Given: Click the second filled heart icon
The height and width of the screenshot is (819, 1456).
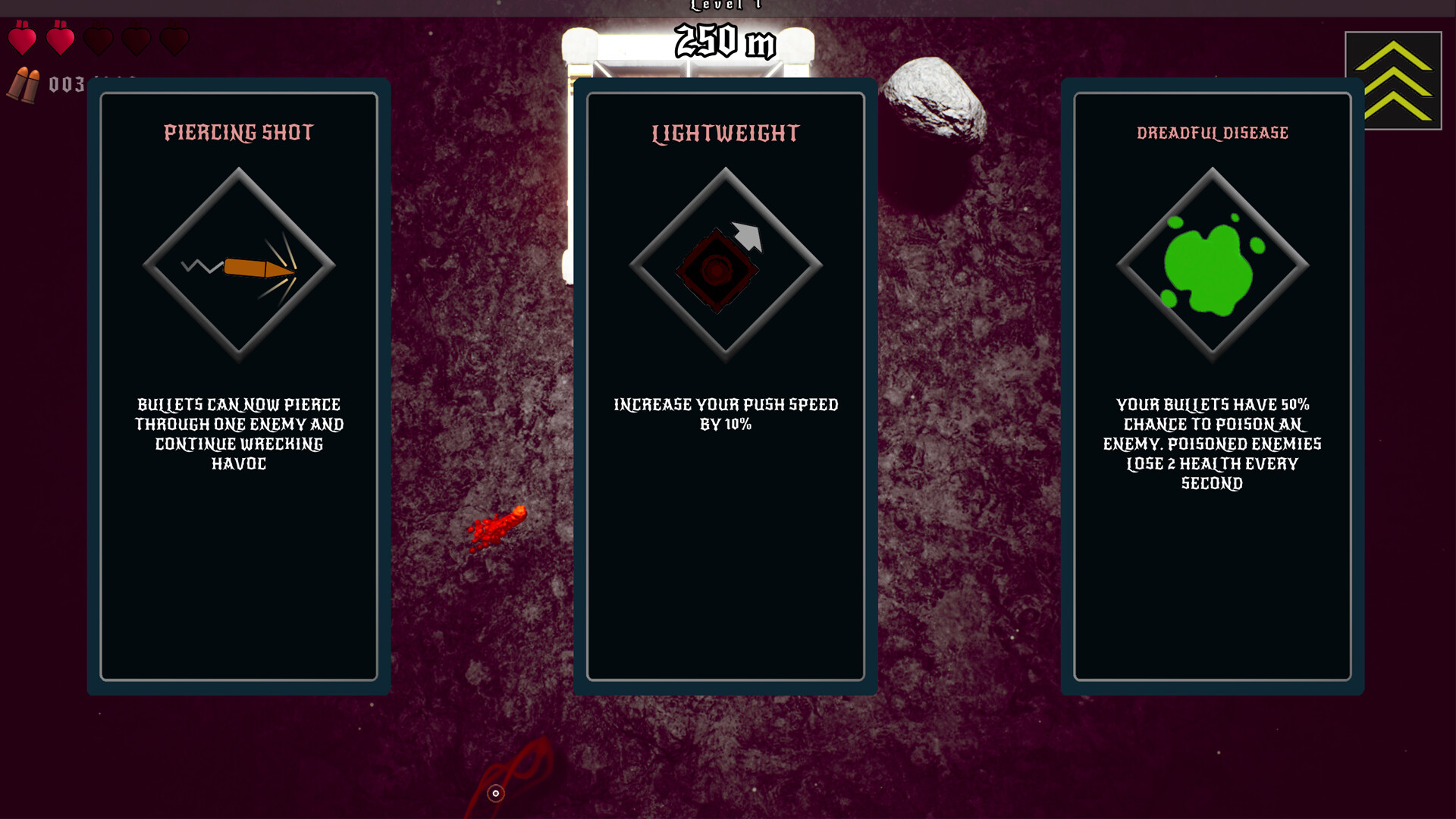Looking at the screenshot, I should (x=61, y=39).
